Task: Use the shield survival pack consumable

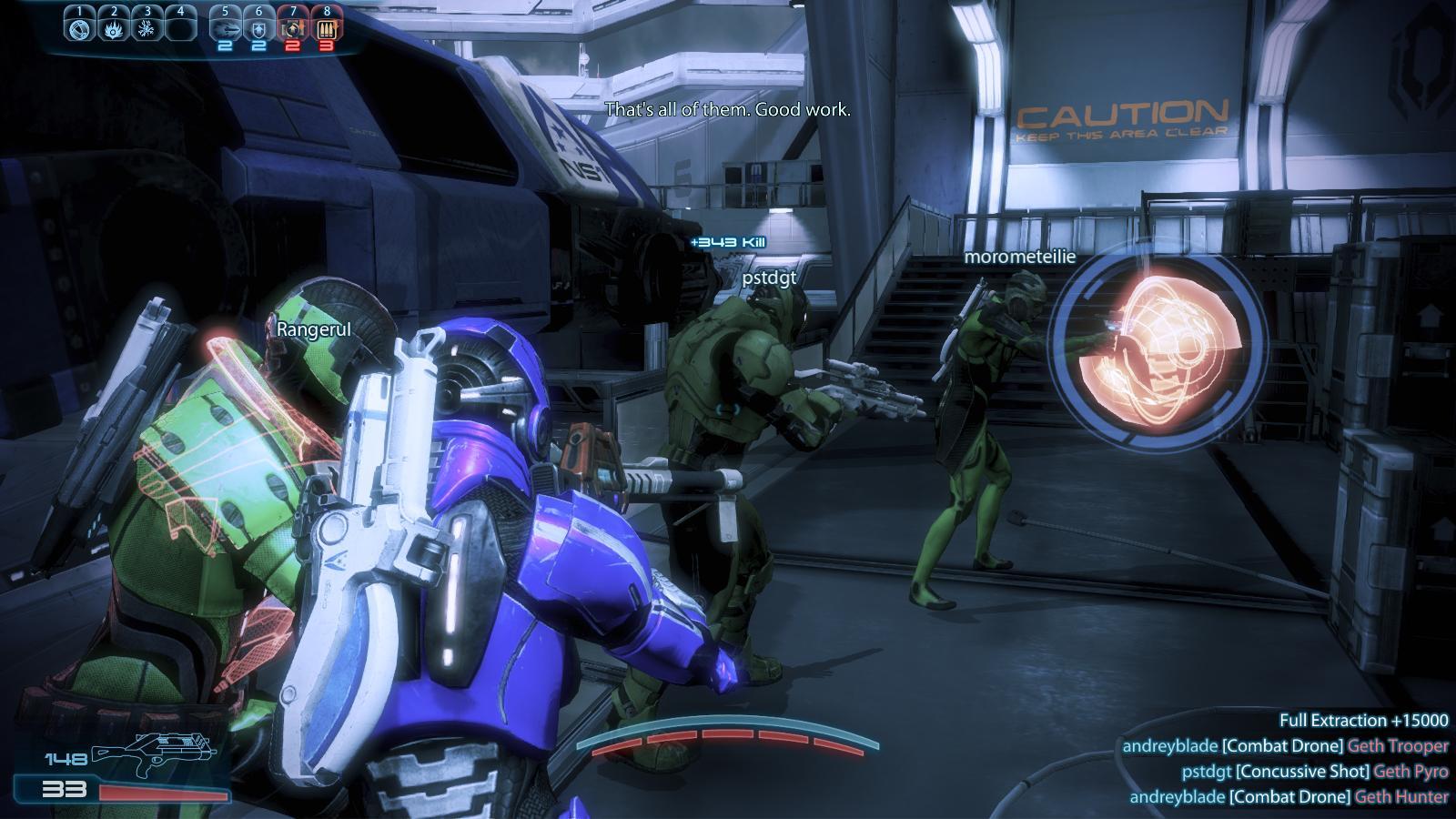Action: (x=258, y=28)
